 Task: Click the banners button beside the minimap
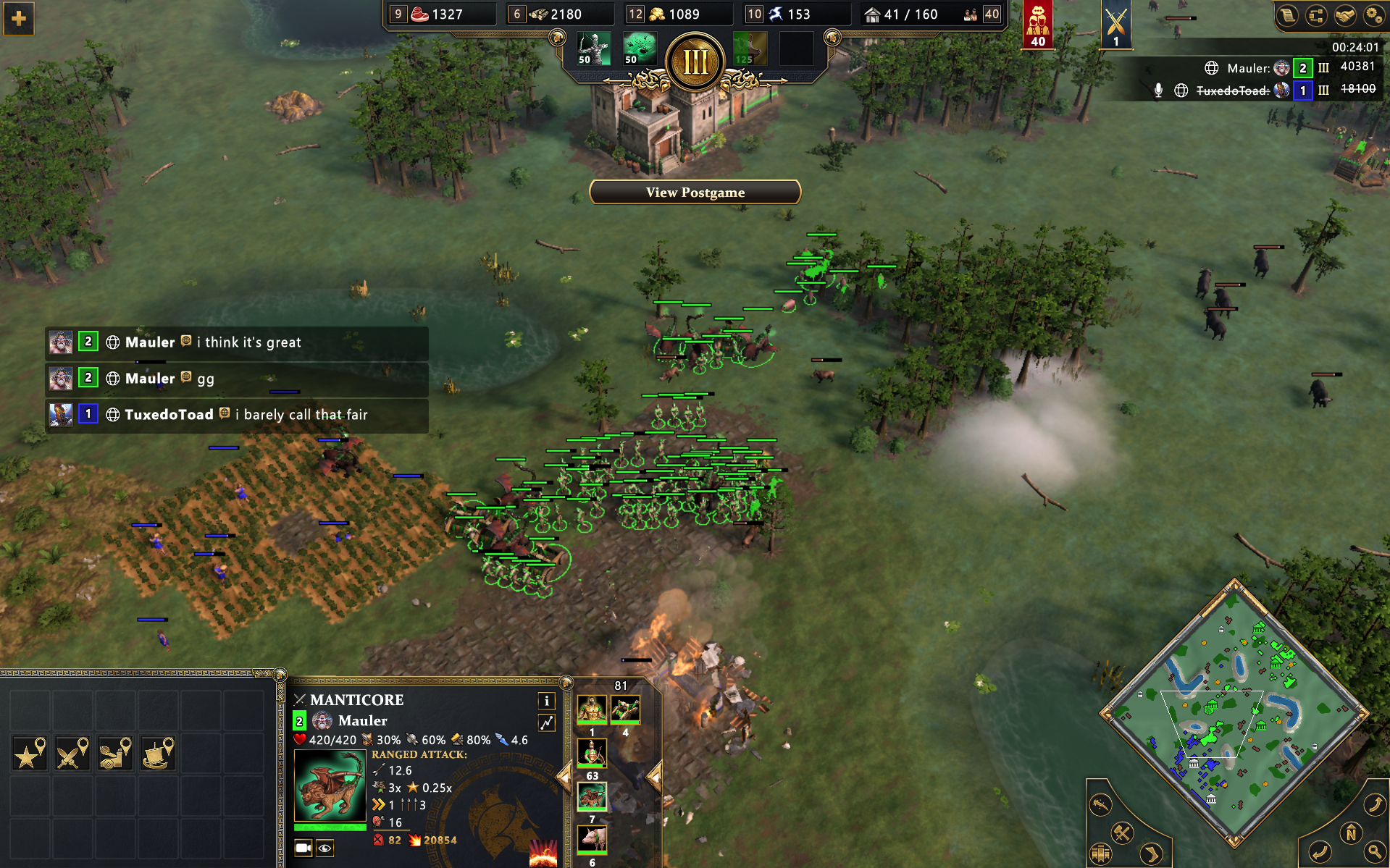click(x=1101, y=854)
